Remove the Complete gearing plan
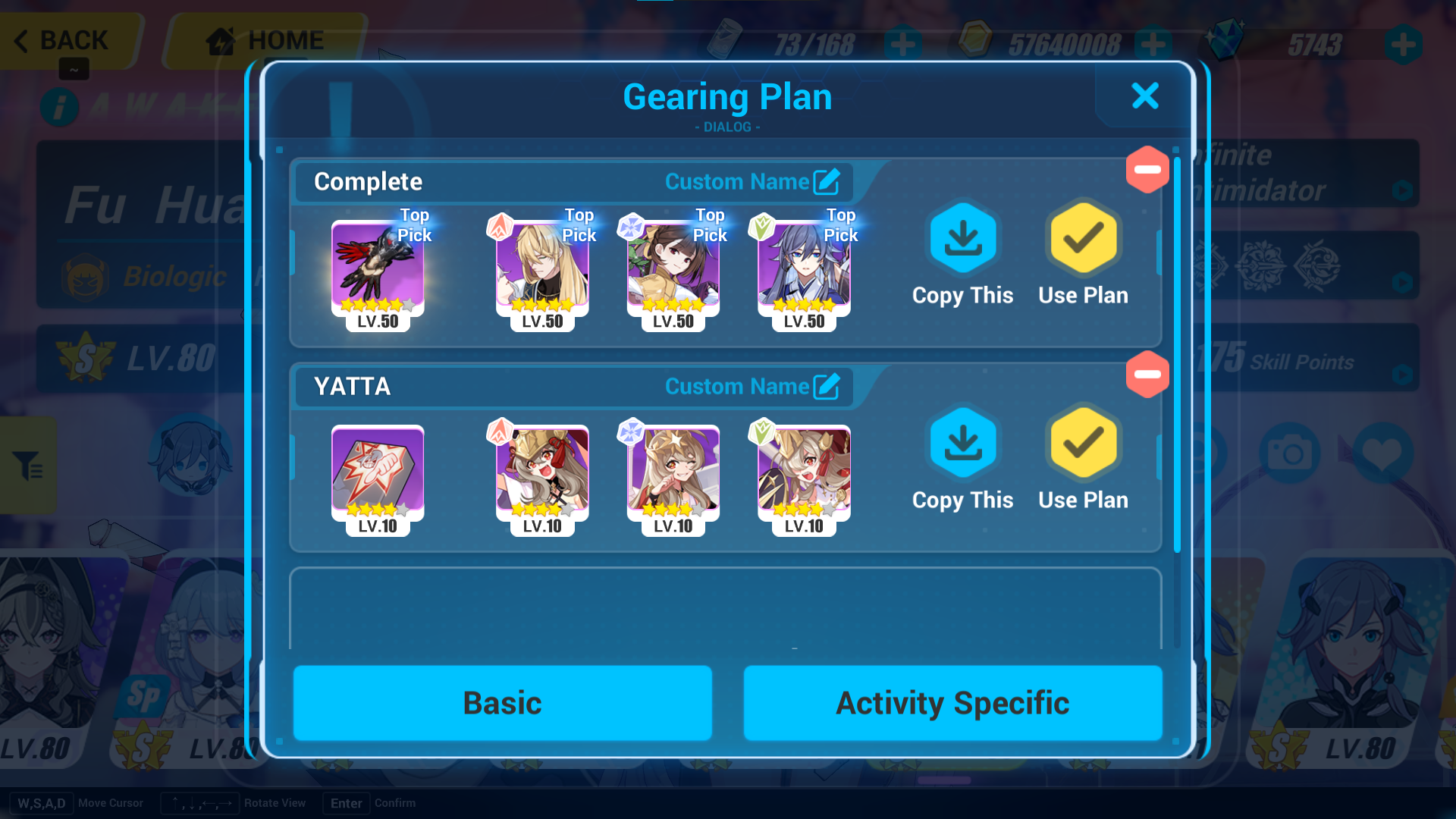The height and width of the screenshot is (819, 1456). pos(1147,168)
